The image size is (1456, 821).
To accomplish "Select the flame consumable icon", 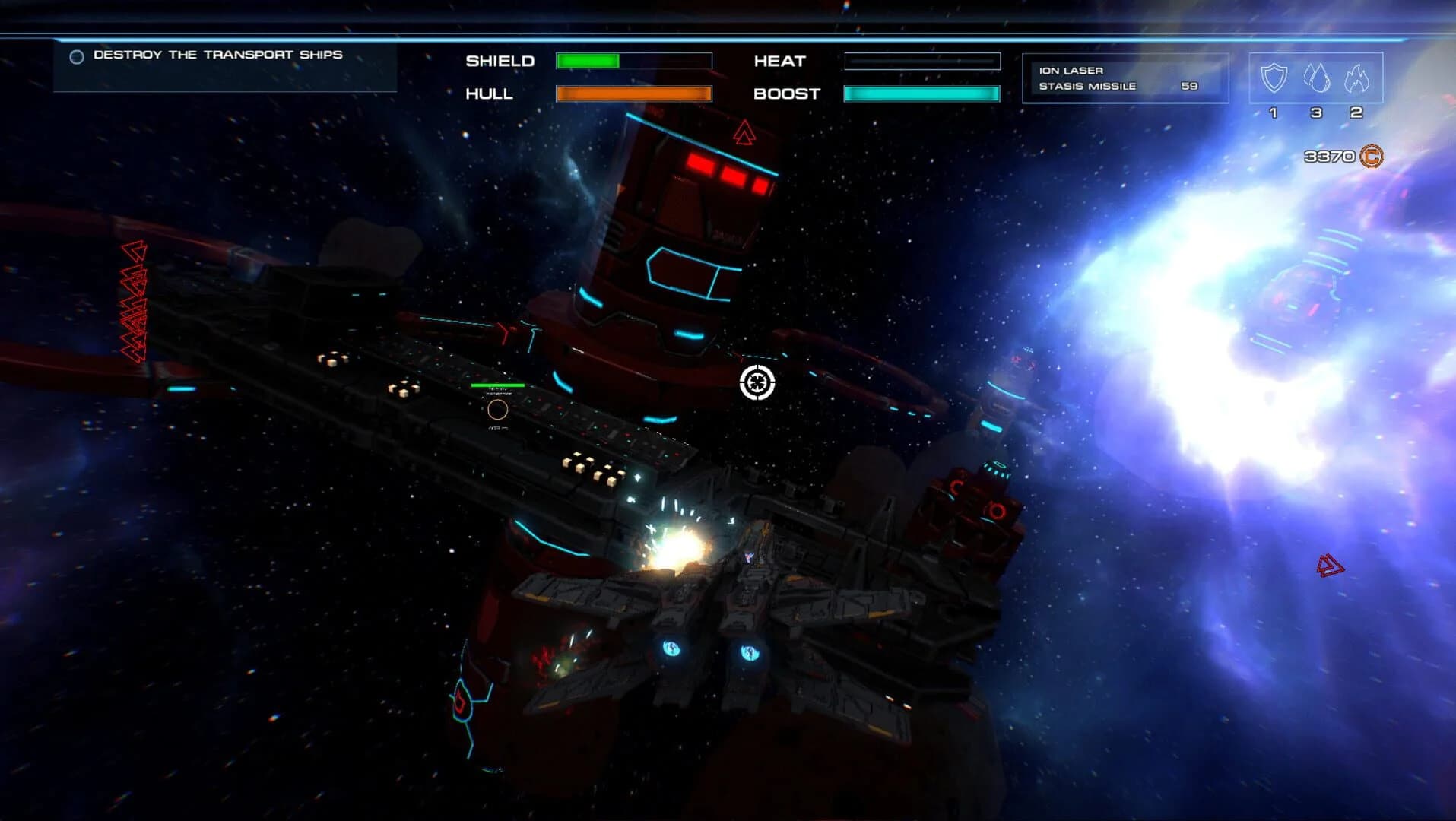I will point(1357,78).
